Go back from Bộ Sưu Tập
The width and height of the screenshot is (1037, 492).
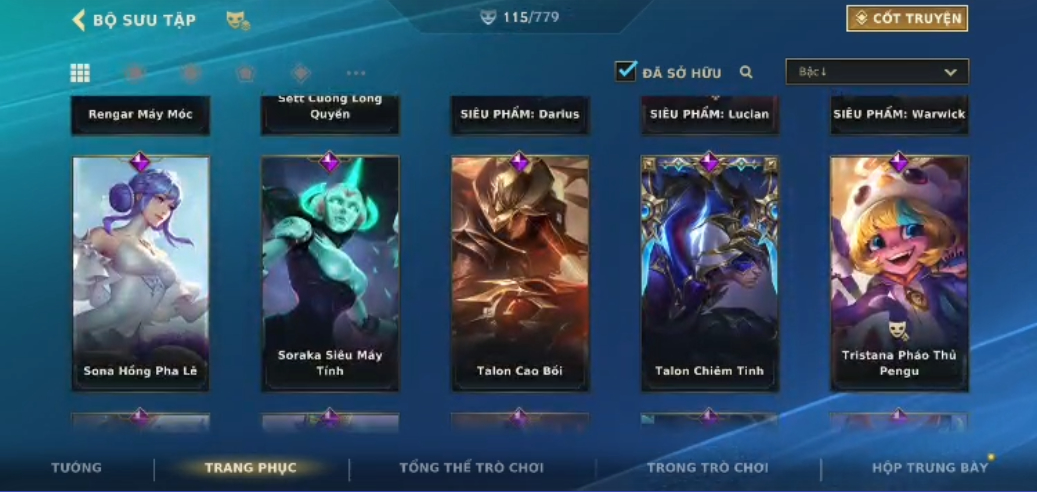click(x=79, y=20)
